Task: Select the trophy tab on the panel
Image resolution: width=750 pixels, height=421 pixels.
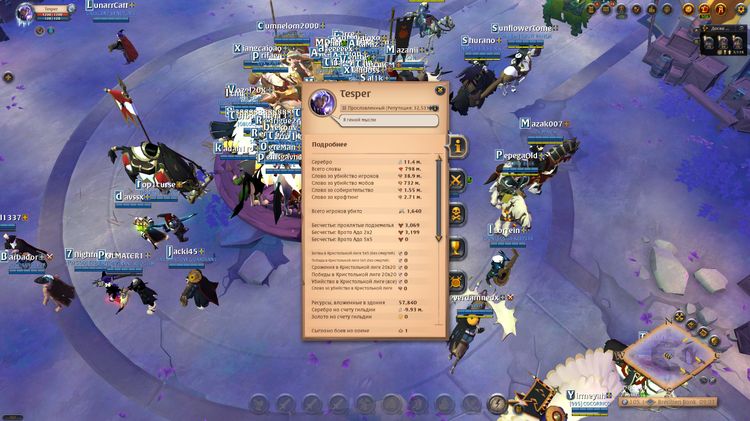Action: (457, 247)
